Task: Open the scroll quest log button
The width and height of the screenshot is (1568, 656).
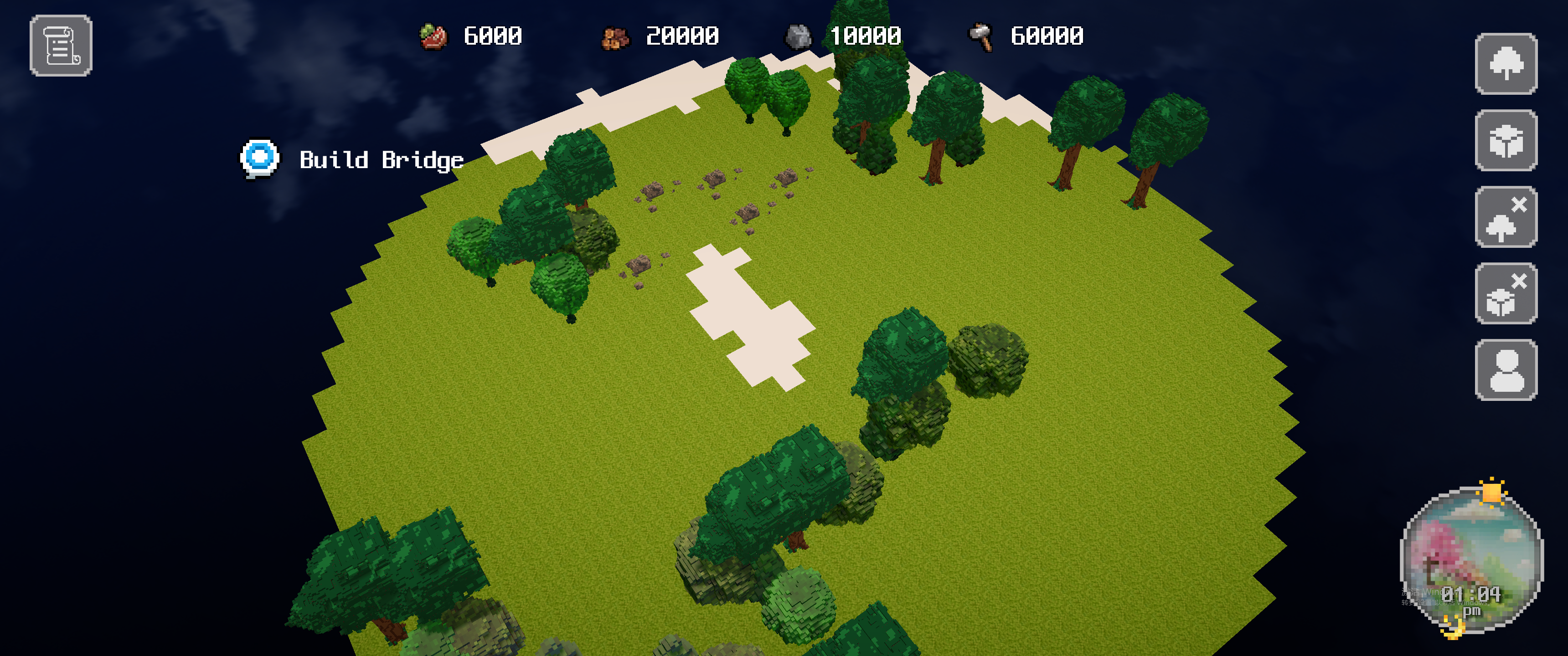Action: pos(61,46)
